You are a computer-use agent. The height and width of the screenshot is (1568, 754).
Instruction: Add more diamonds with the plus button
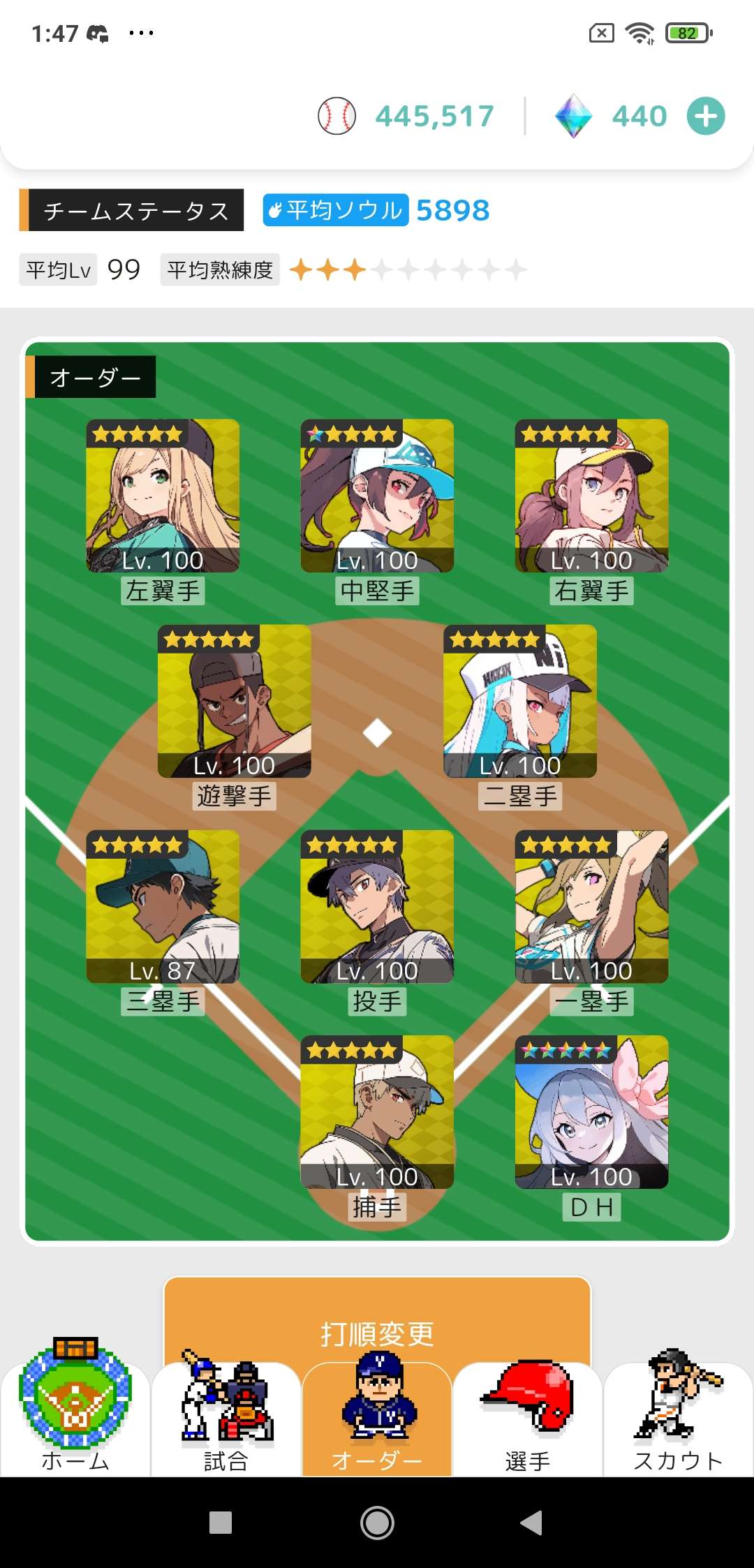click(706, 117)
